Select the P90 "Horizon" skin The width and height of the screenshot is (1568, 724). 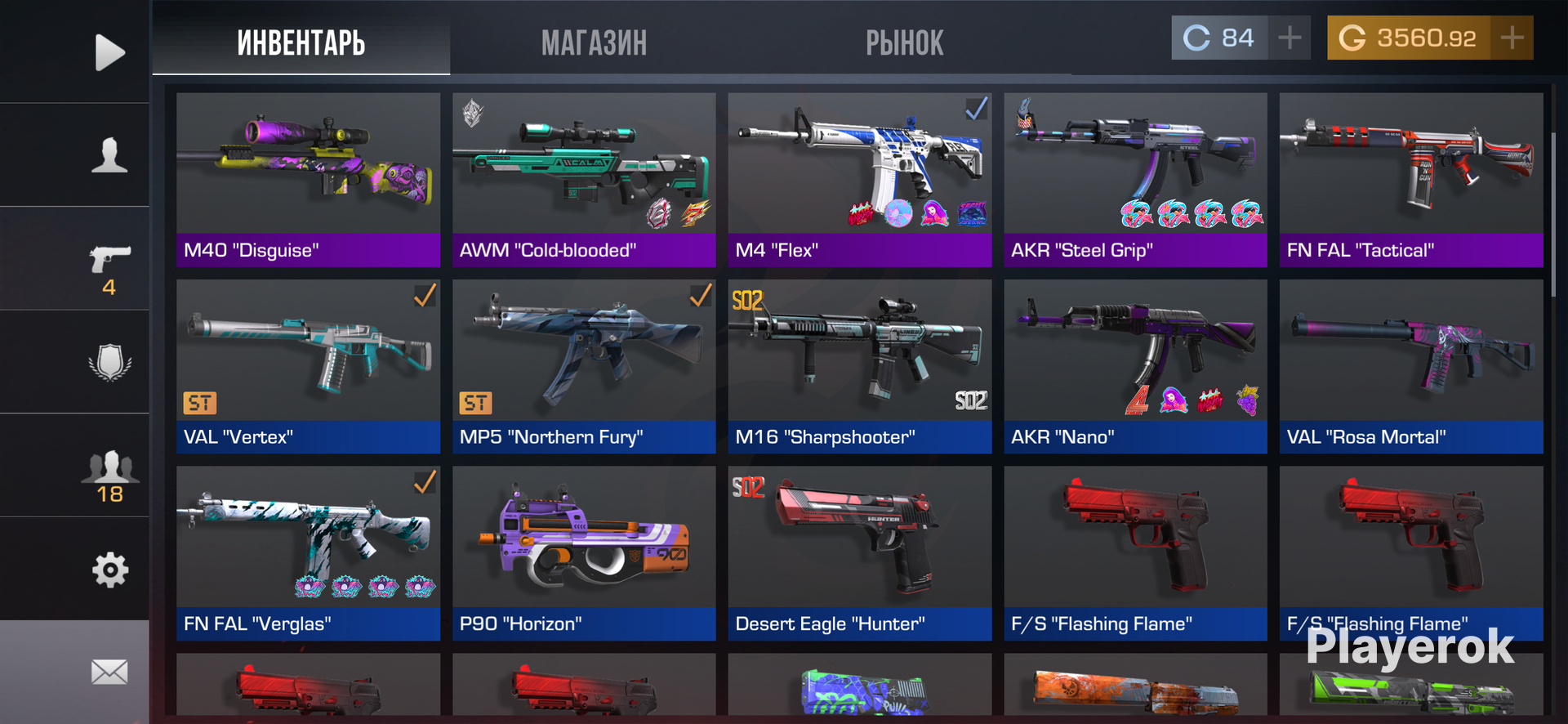[584, 553]
